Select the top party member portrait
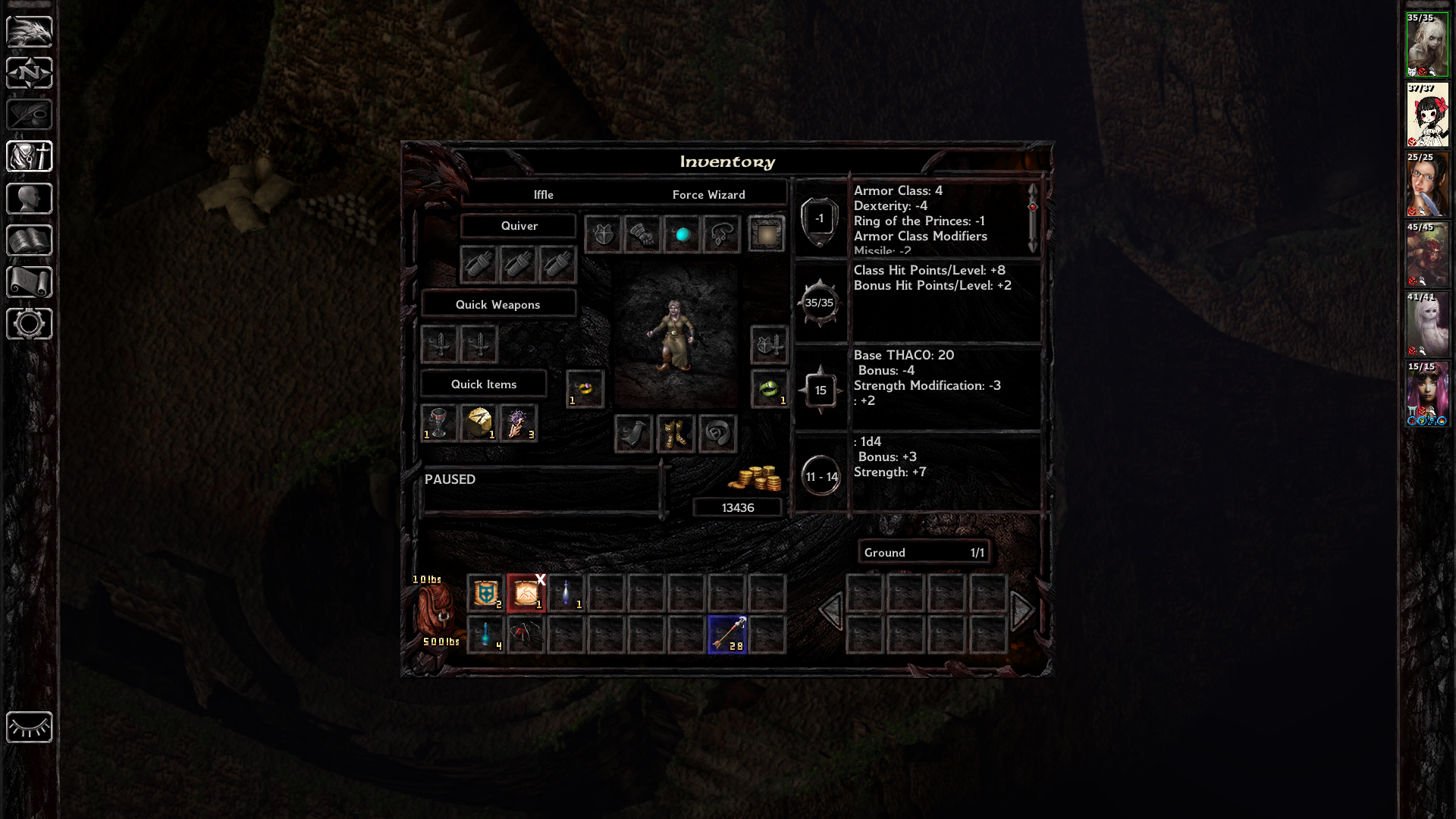 pyautogui.click(x=1427, y=44)
